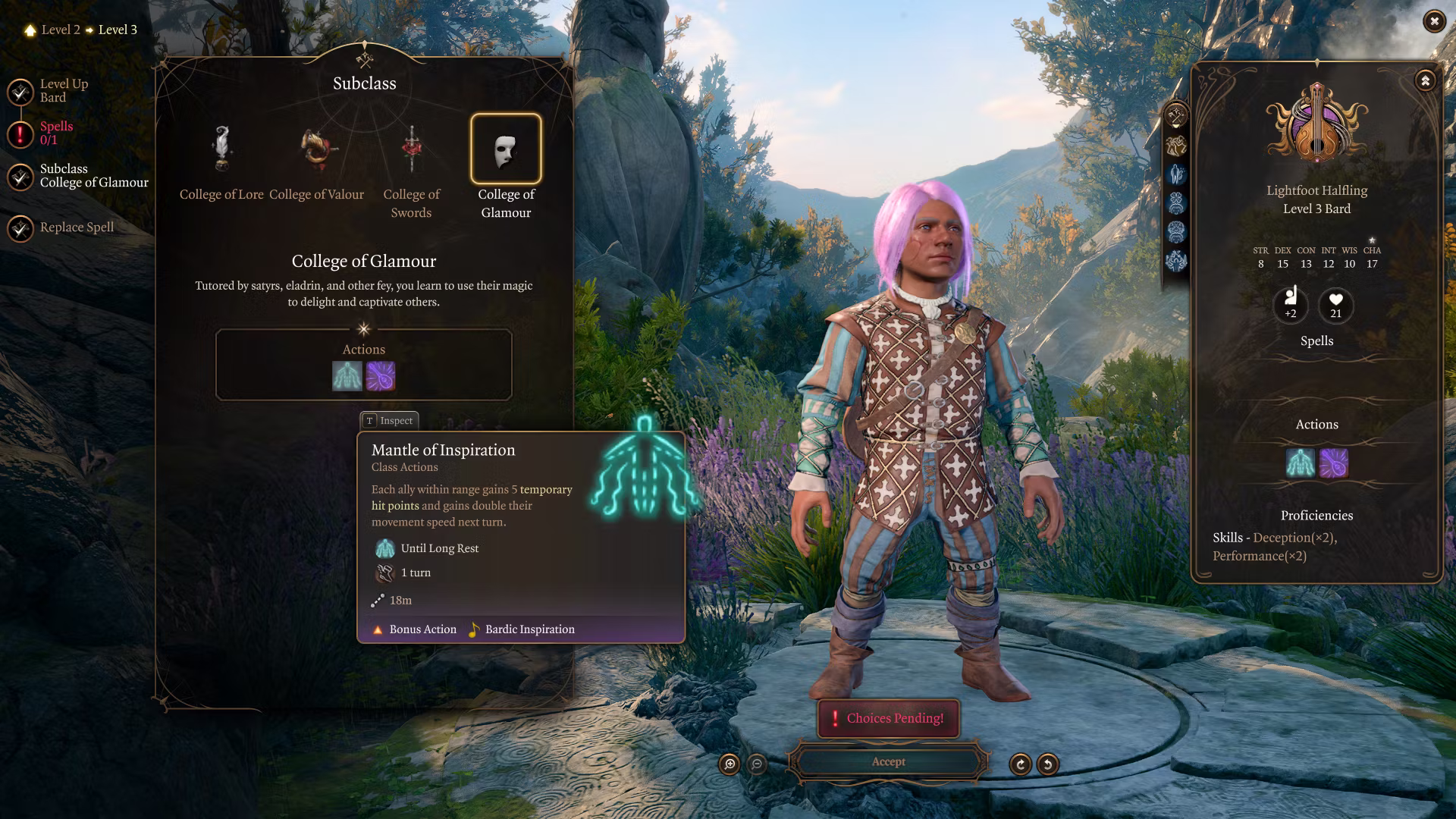Zoom in on the character model
This screenshot has width=1456, height=819.
pyautogui.click(x=730, y=764)
